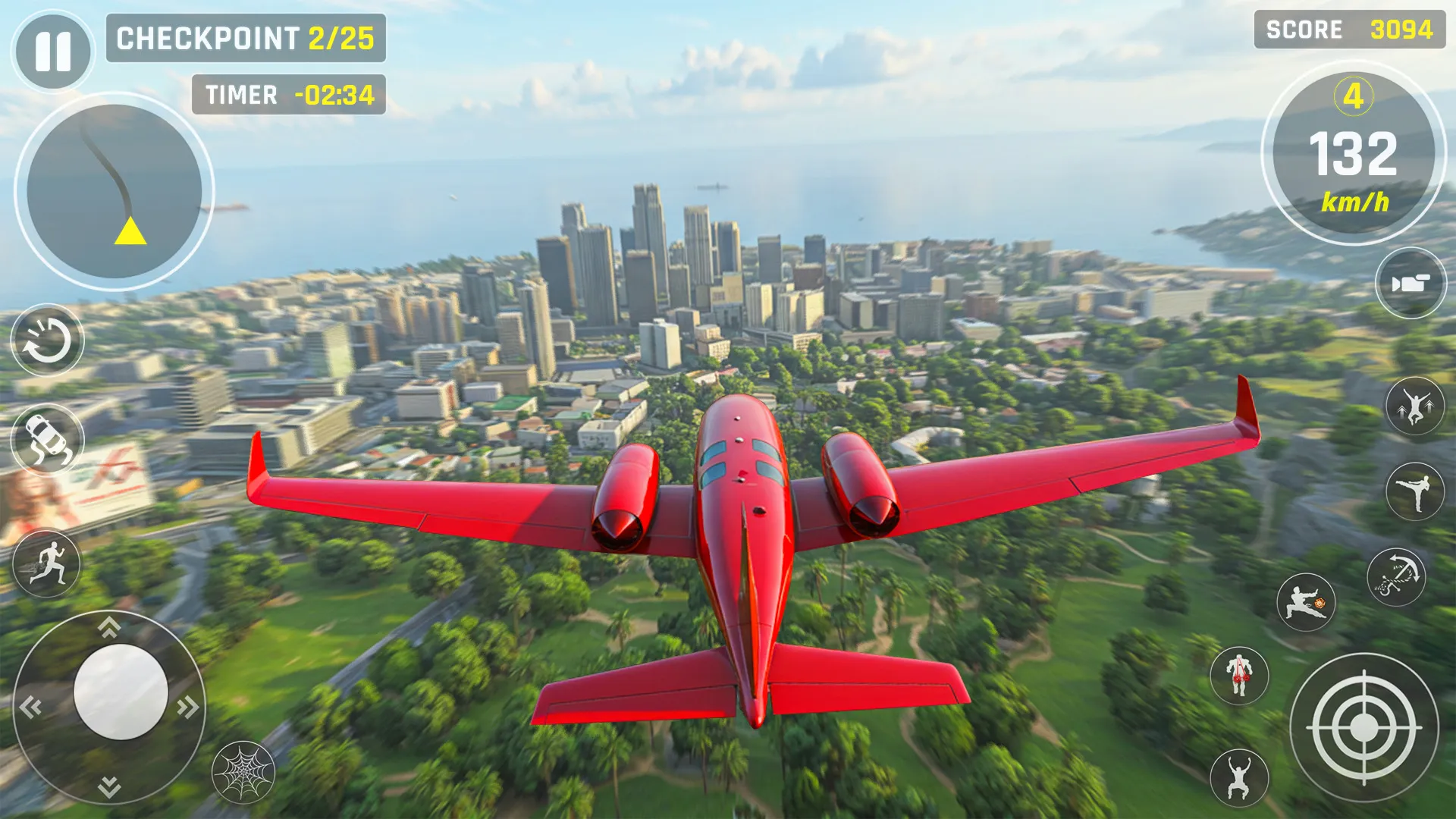Tap the arms-raised figure icon
Screen dimensions: 1456x819
point(1239,777)
